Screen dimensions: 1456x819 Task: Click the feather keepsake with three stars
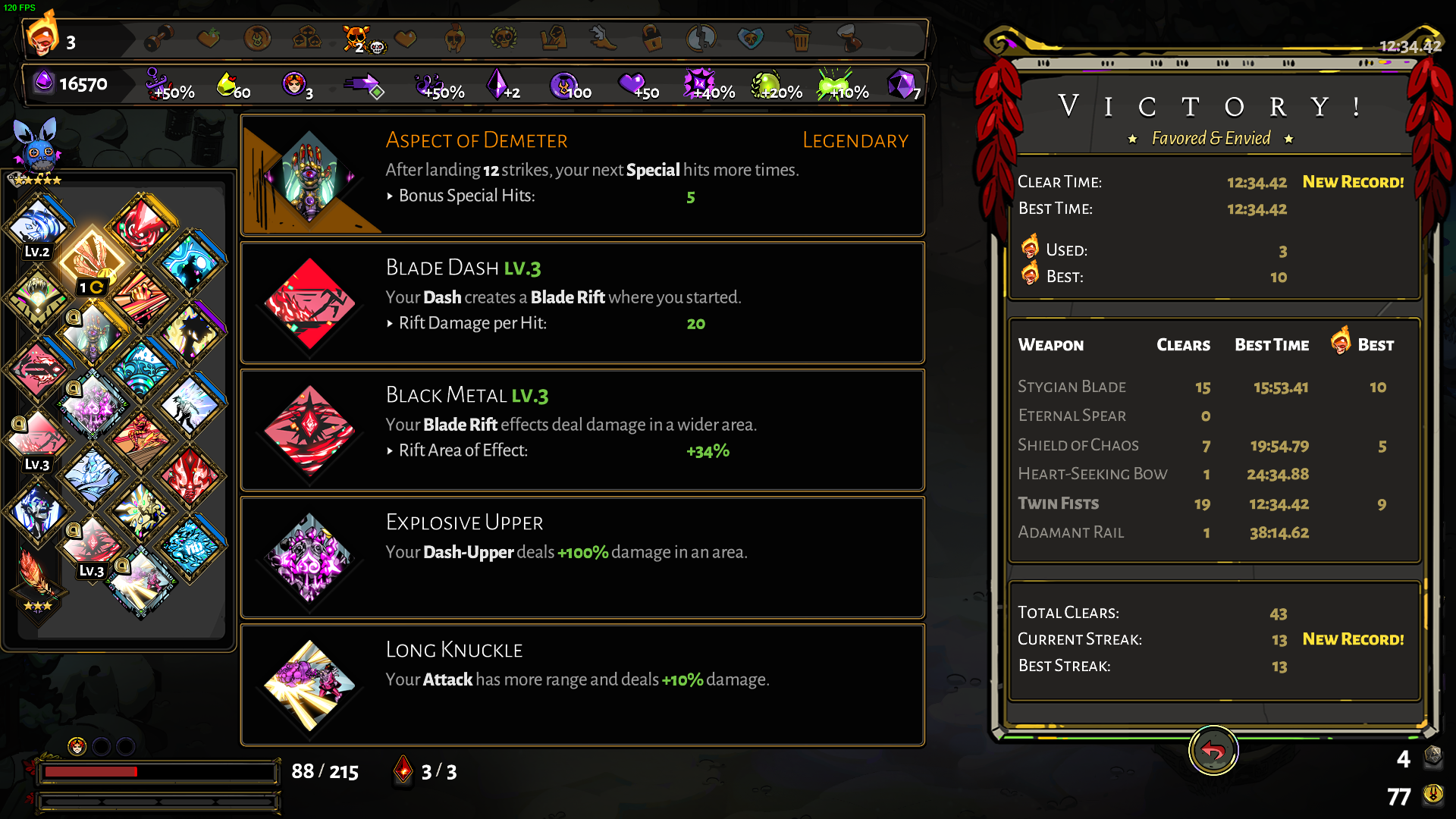click(36, 576)
